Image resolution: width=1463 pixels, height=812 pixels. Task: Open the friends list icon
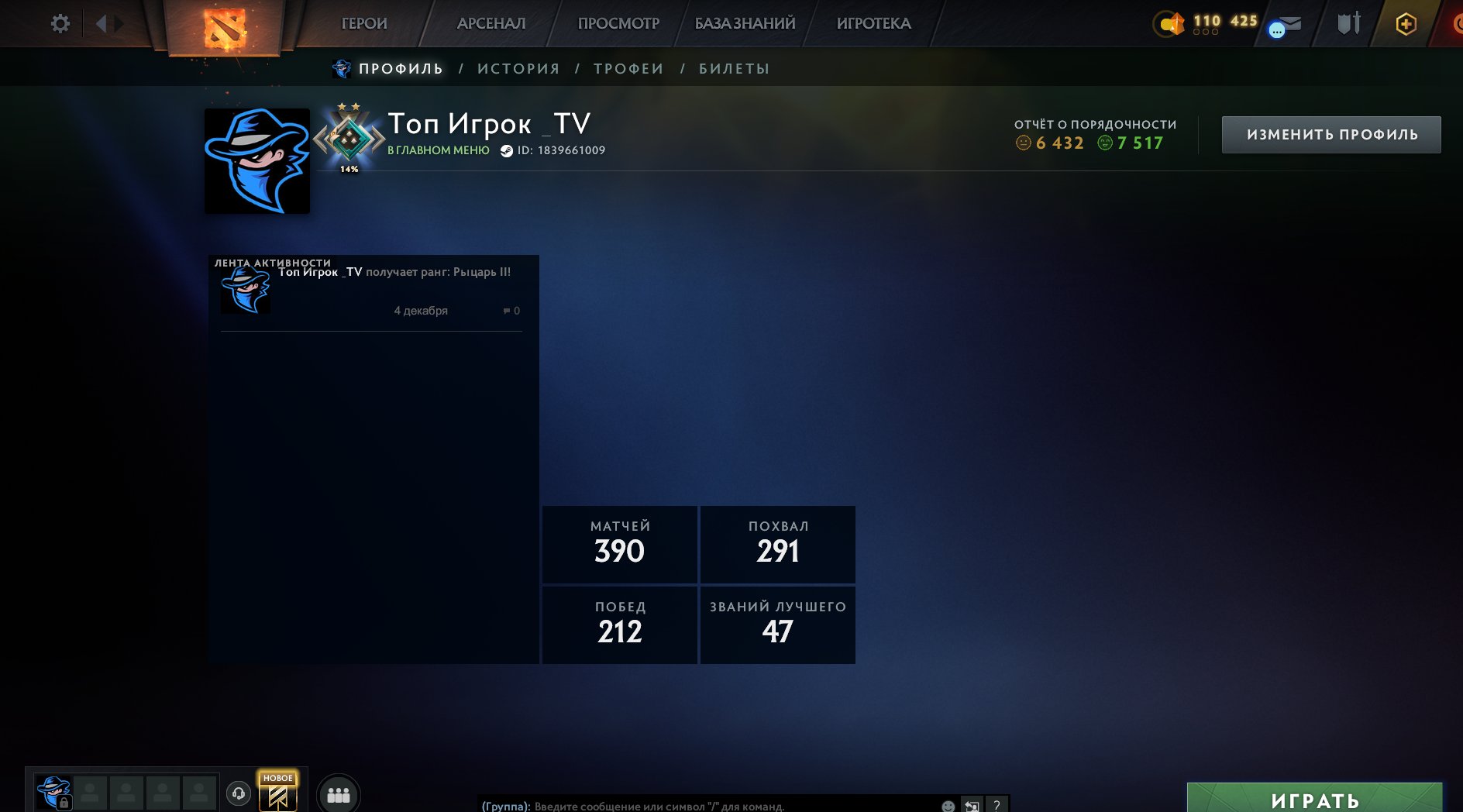pos(338,793)
